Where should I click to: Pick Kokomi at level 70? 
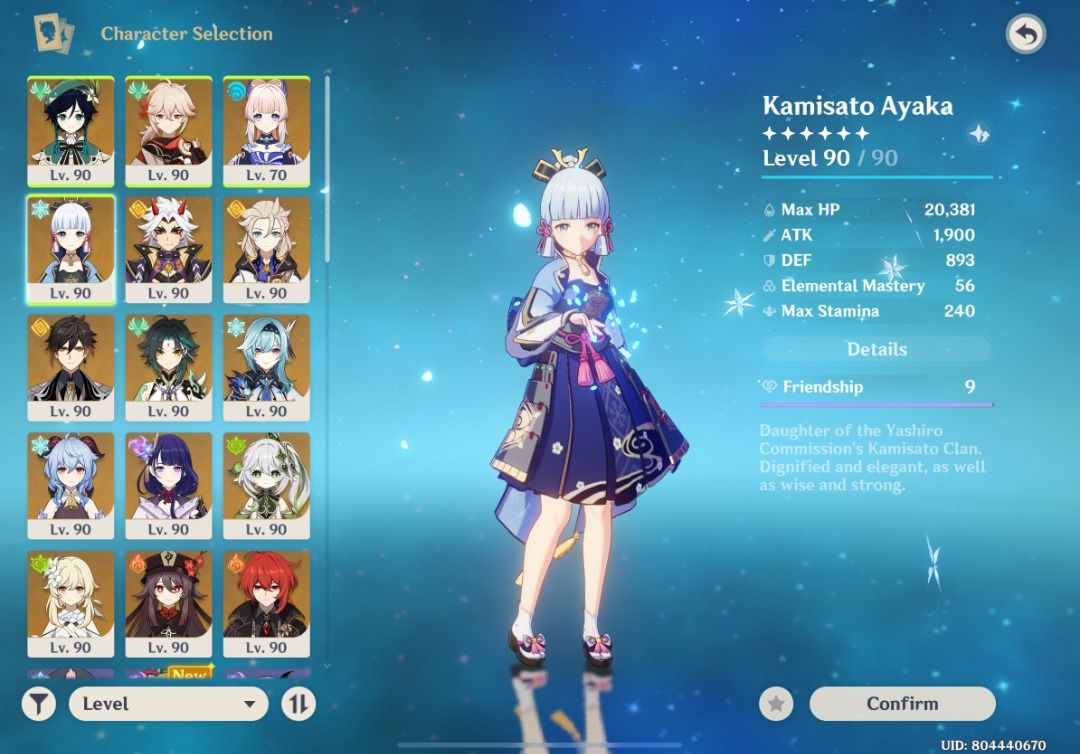tap(266, 130)
